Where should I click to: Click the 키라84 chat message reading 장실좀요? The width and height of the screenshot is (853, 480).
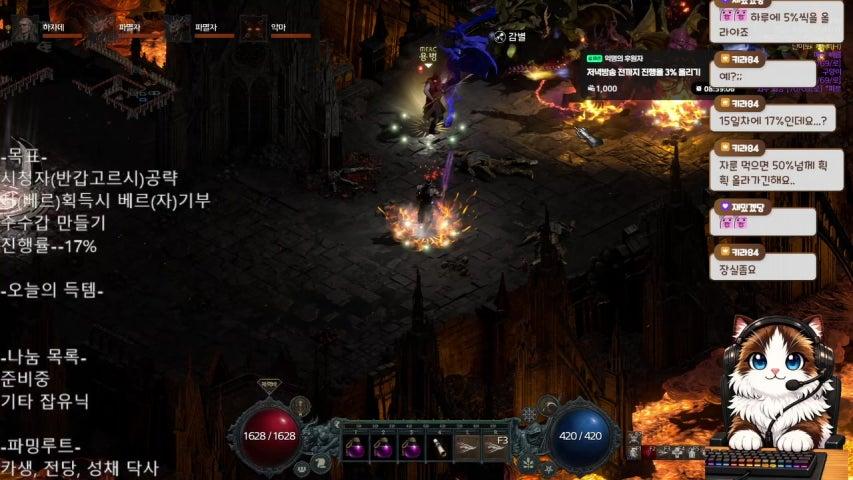click(x=763, y=267)
